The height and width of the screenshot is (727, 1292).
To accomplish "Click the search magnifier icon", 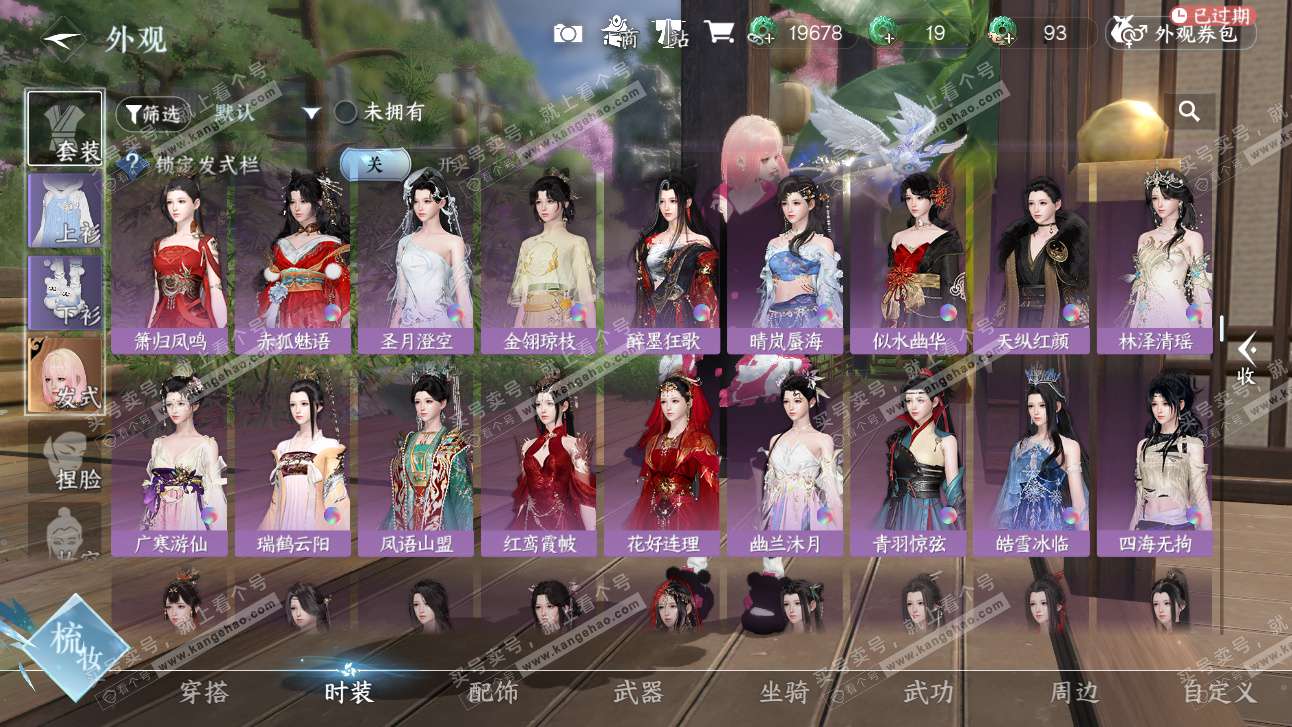I will coord(1189,112).
